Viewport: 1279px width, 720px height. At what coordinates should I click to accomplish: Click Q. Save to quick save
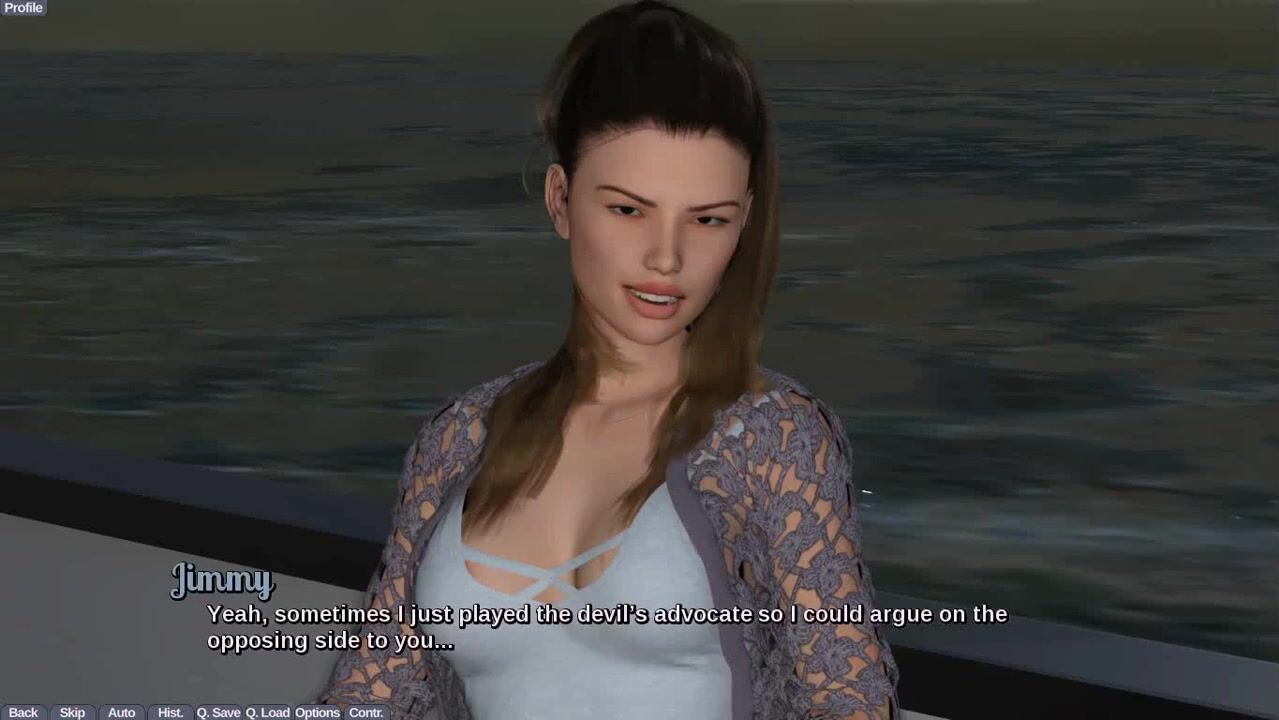(218, 712)
